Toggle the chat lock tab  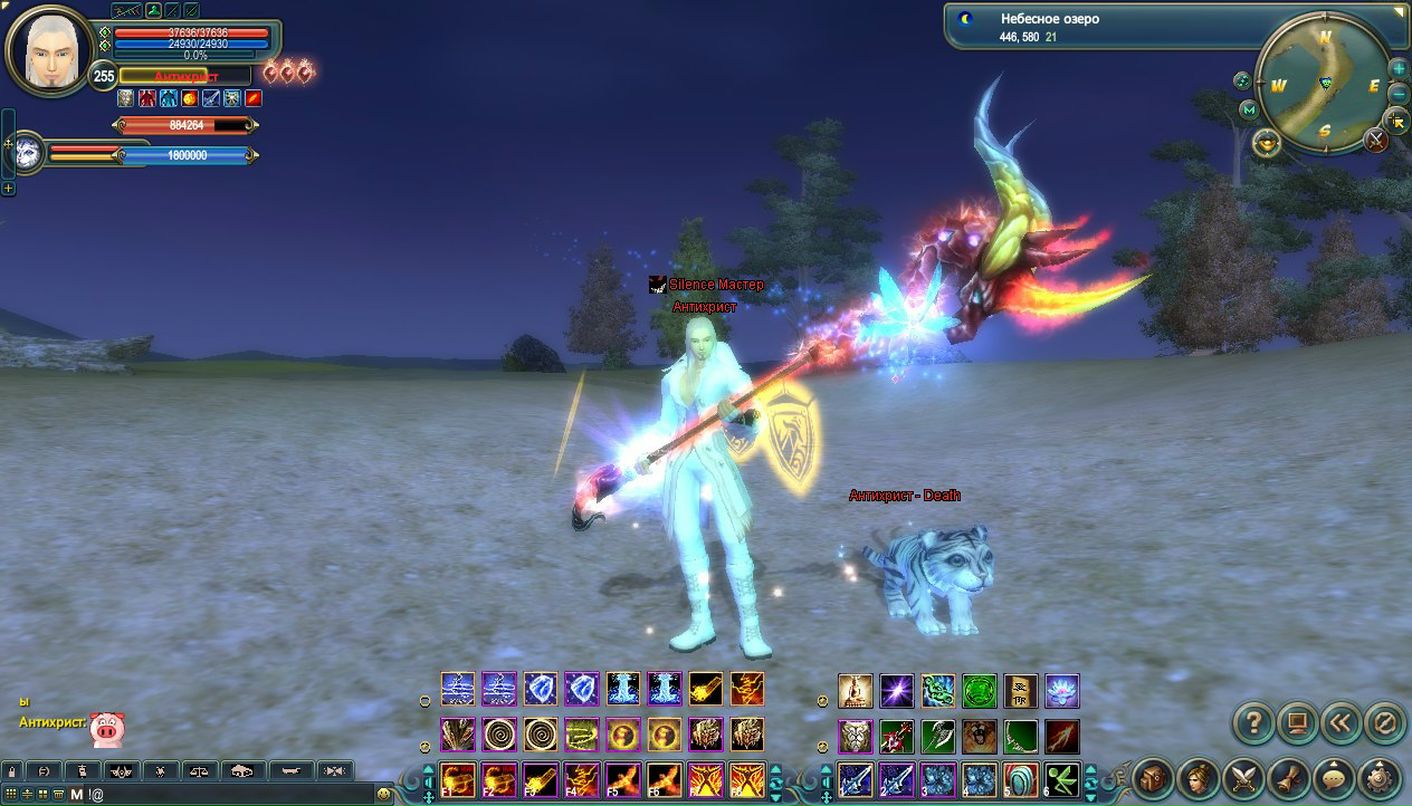tap(11, 771)
